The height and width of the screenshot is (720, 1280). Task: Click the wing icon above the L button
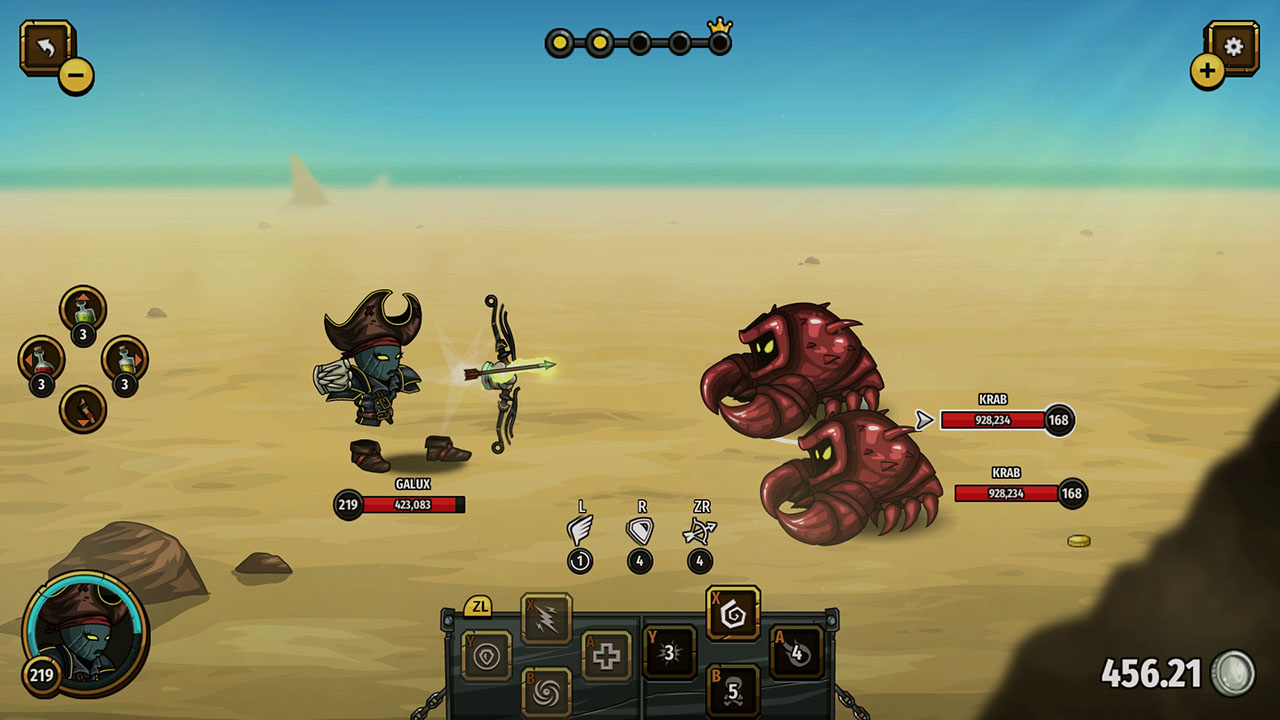coord(583,527)
